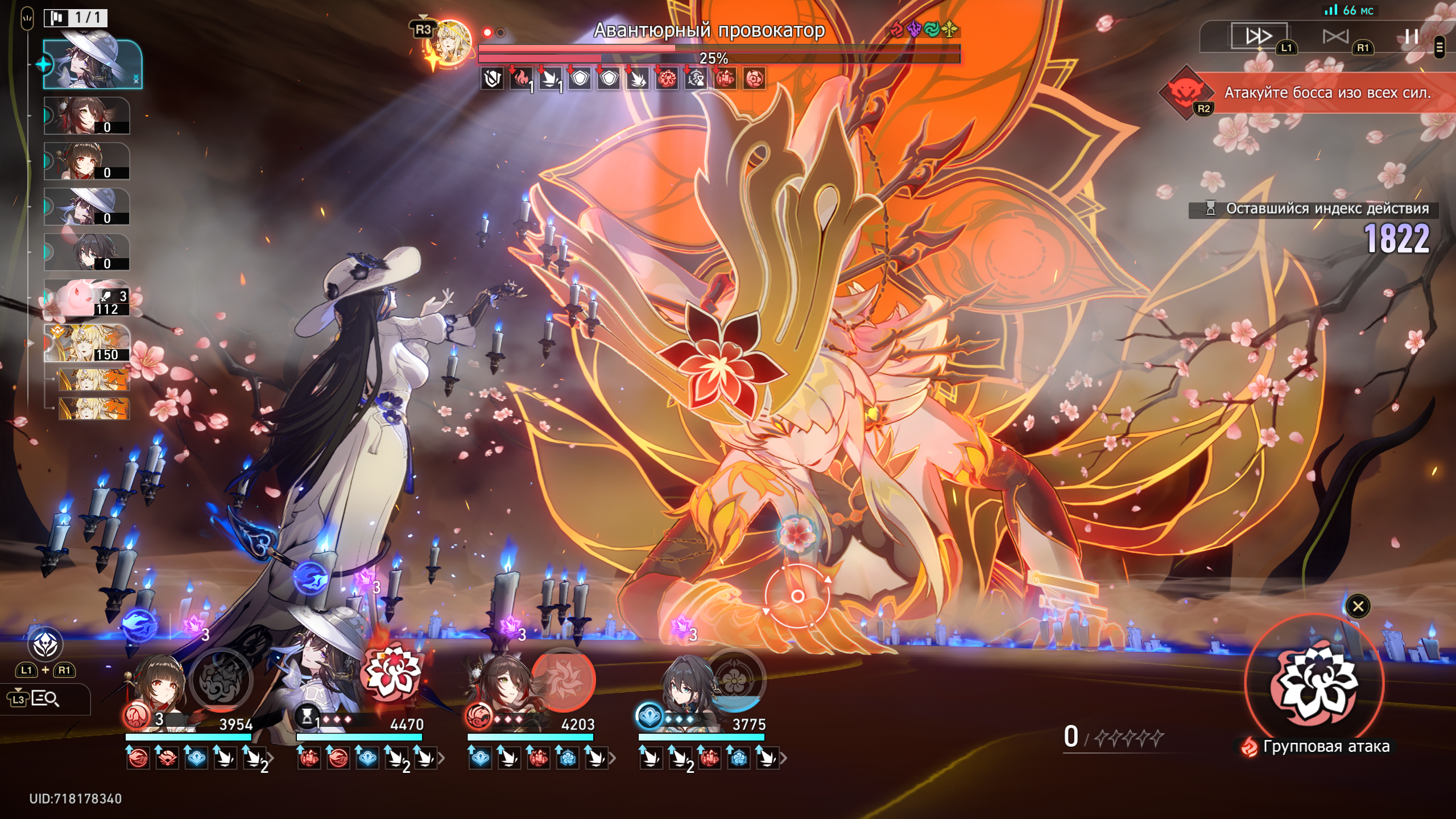Expand the third character's buff icon row
1456x819 pixels.
point(613,758)
